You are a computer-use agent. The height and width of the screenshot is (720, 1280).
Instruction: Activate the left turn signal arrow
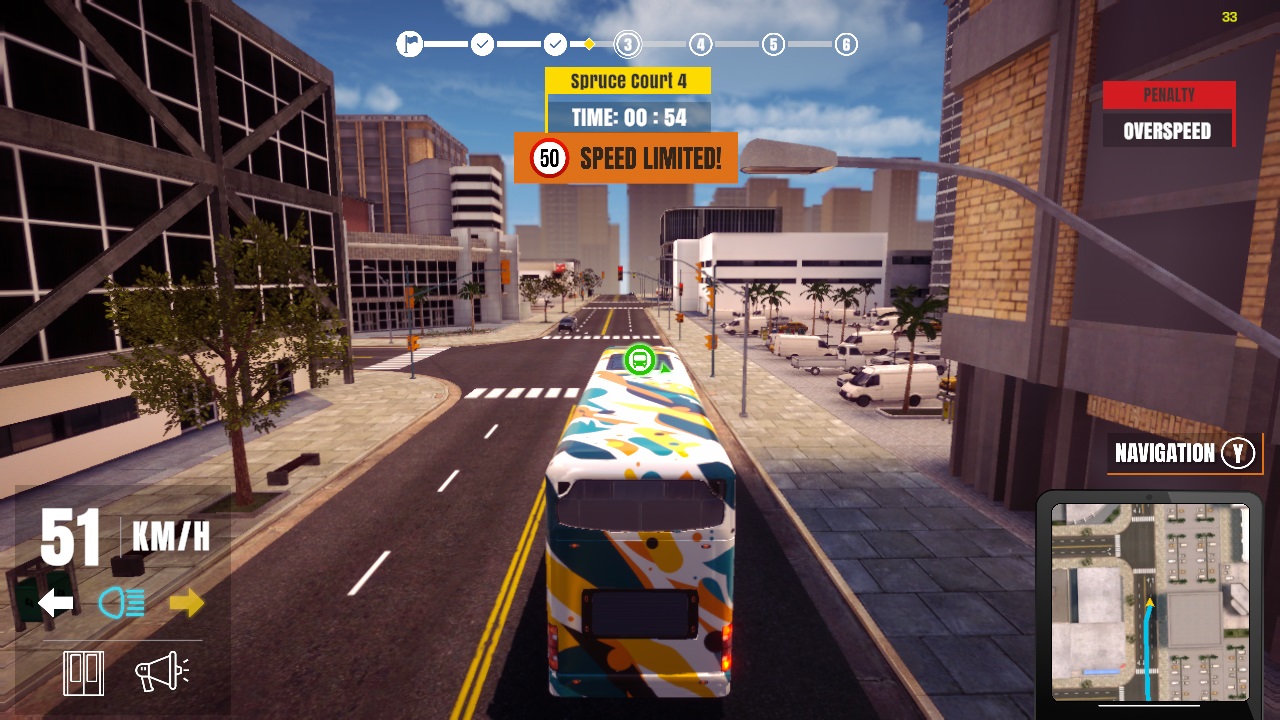(x=54, y=600)
